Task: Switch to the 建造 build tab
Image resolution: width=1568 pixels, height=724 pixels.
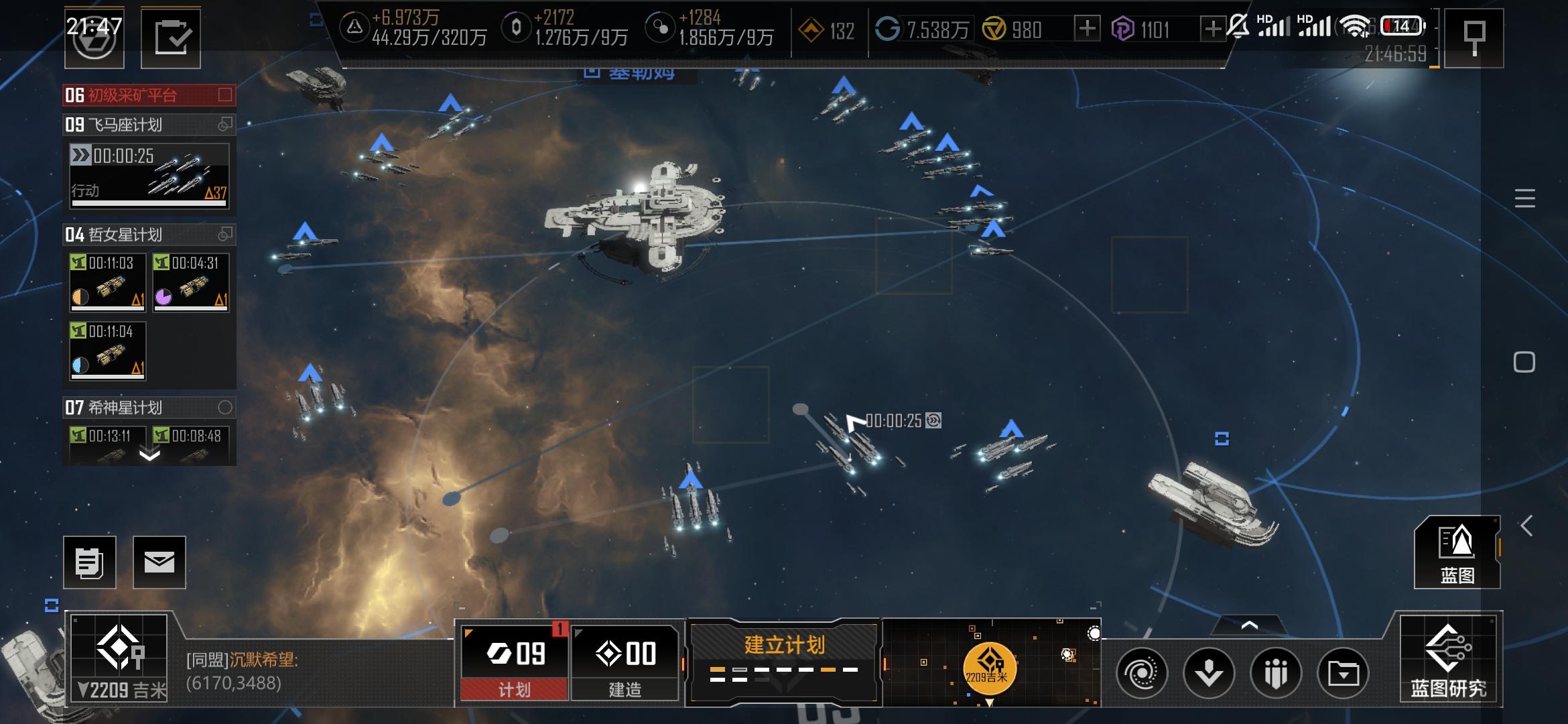Action: click(x=625, y=662)
